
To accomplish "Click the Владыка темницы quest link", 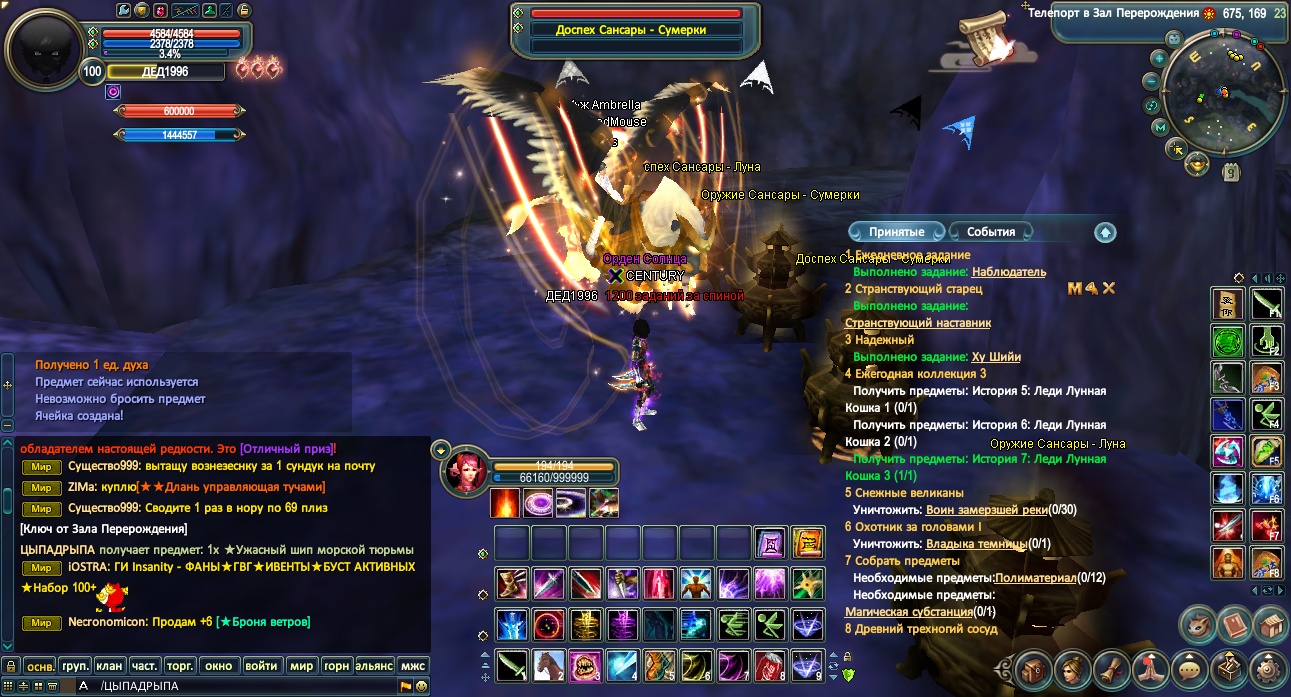I will (976, 544).
